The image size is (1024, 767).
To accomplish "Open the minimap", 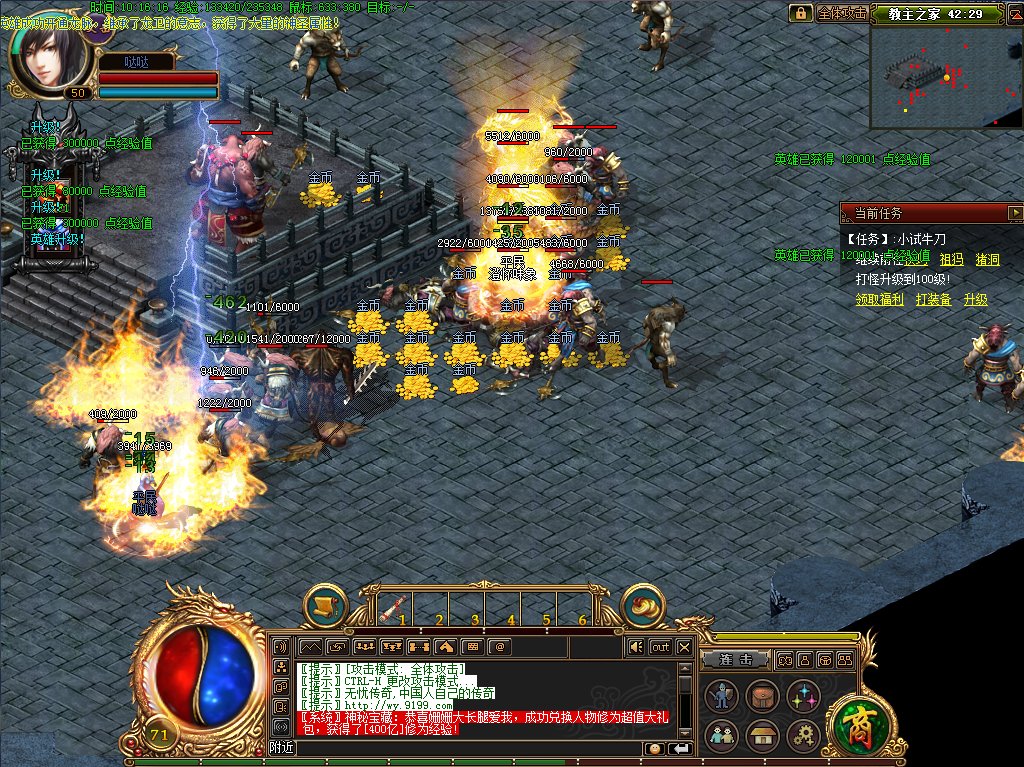I will (x=946, y=78).
